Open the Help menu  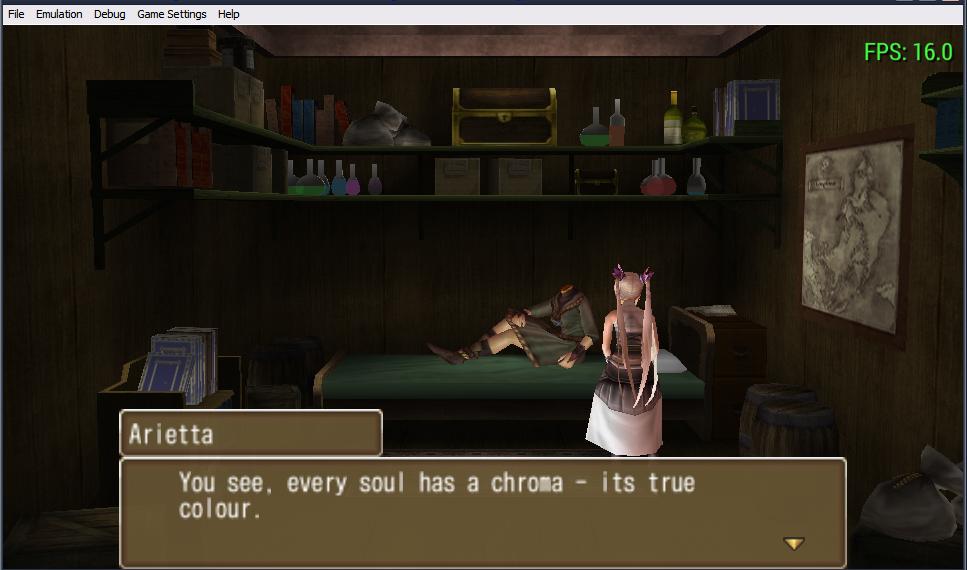point(229,14)
